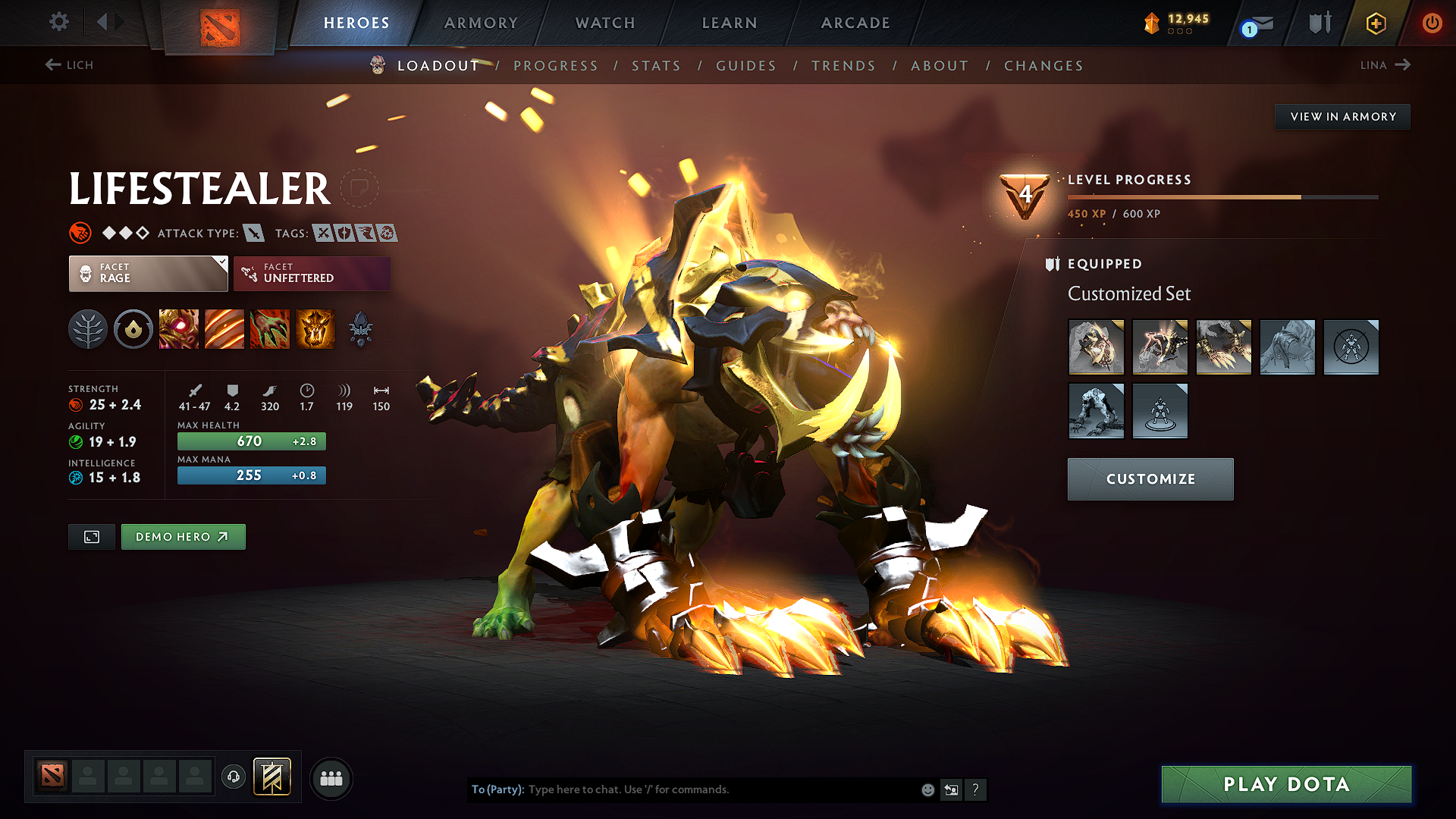
Task: Click the power button to exit
Action: [x=1433, y=23]
